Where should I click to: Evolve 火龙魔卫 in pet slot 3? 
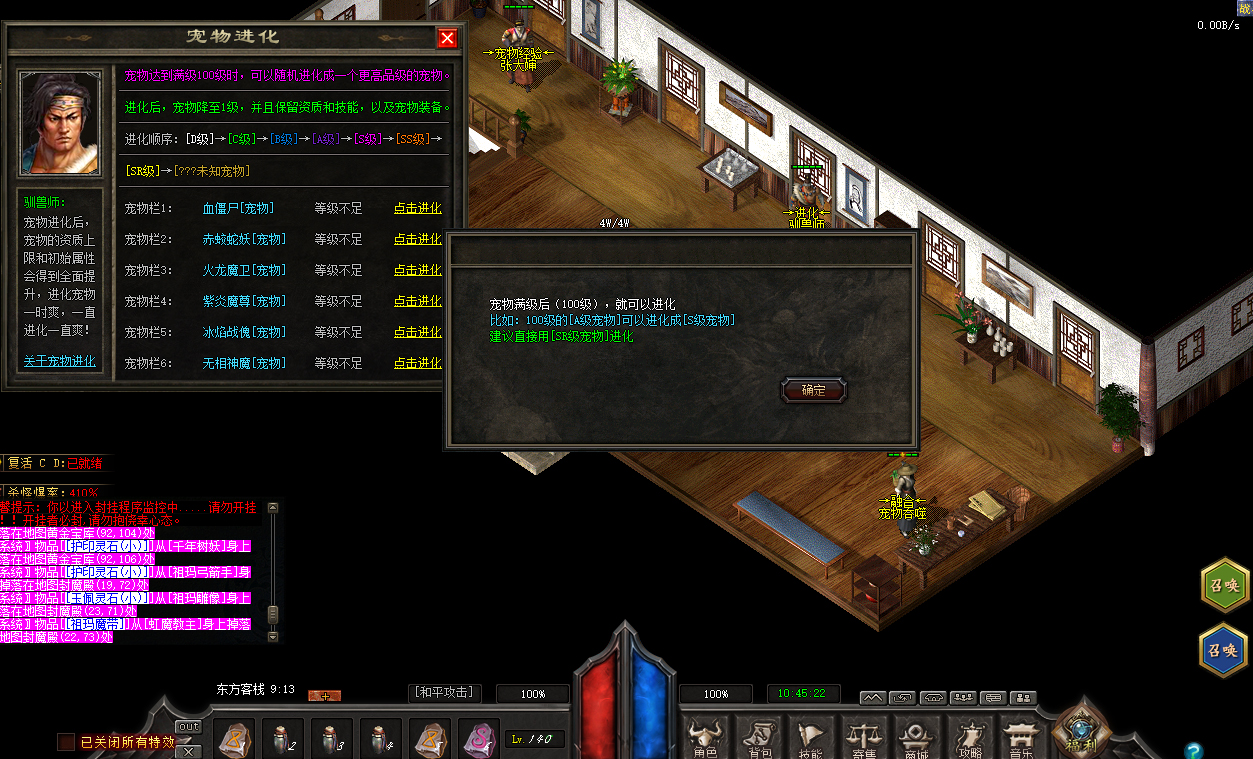point(417,270)
